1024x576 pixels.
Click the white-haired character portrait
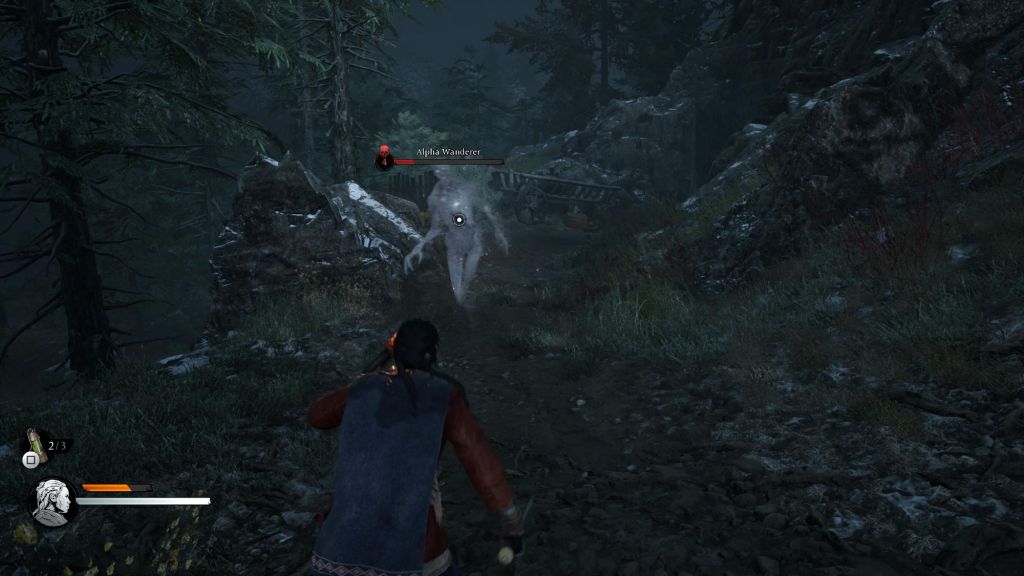coord(50,500)
